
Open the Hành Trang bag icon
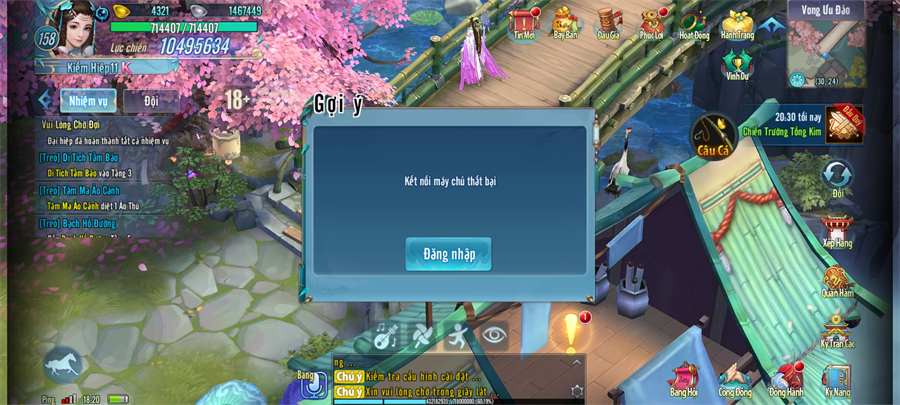tap(738, 22)
